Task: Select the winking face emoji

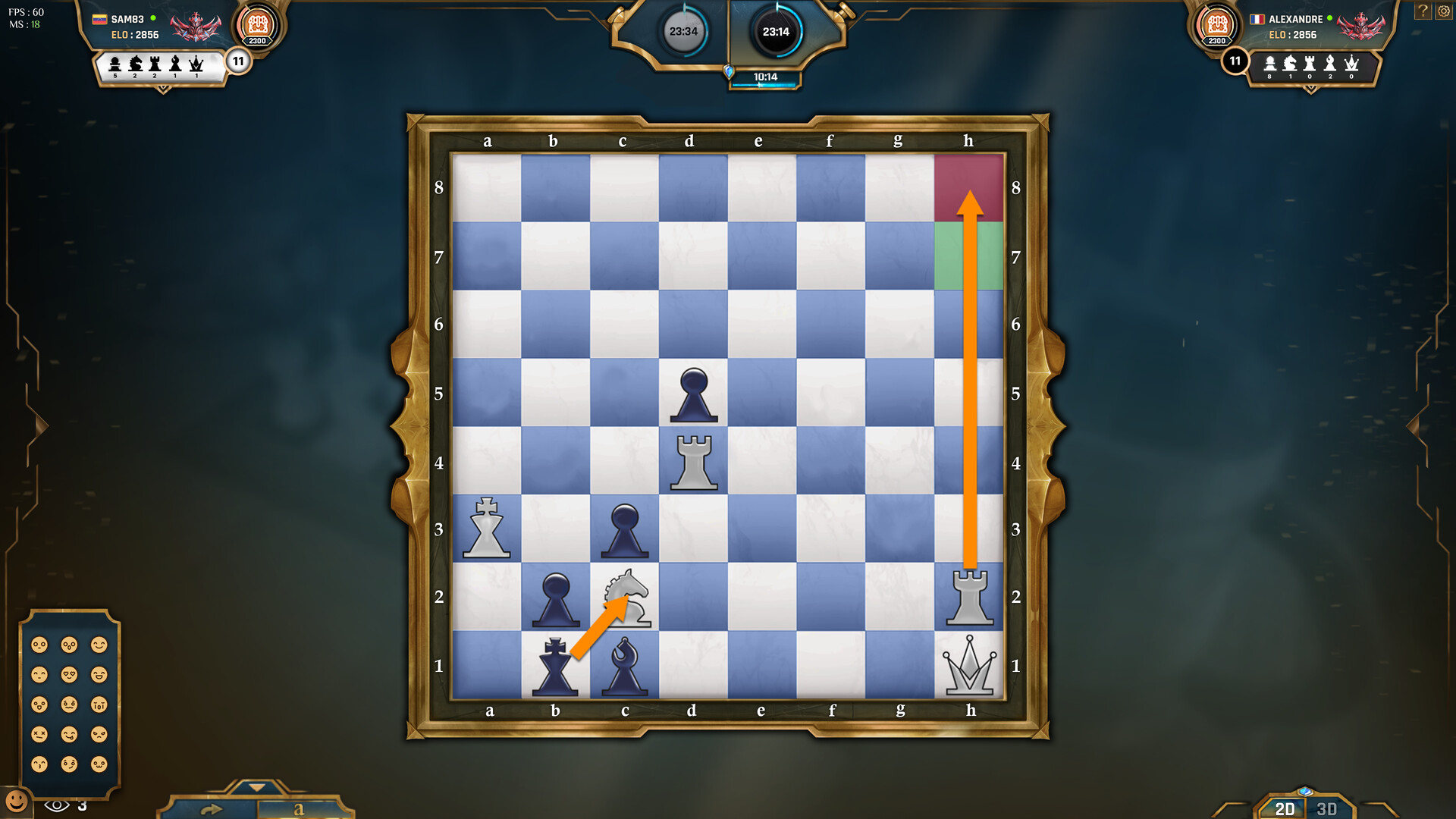Action: click(69, 764)
